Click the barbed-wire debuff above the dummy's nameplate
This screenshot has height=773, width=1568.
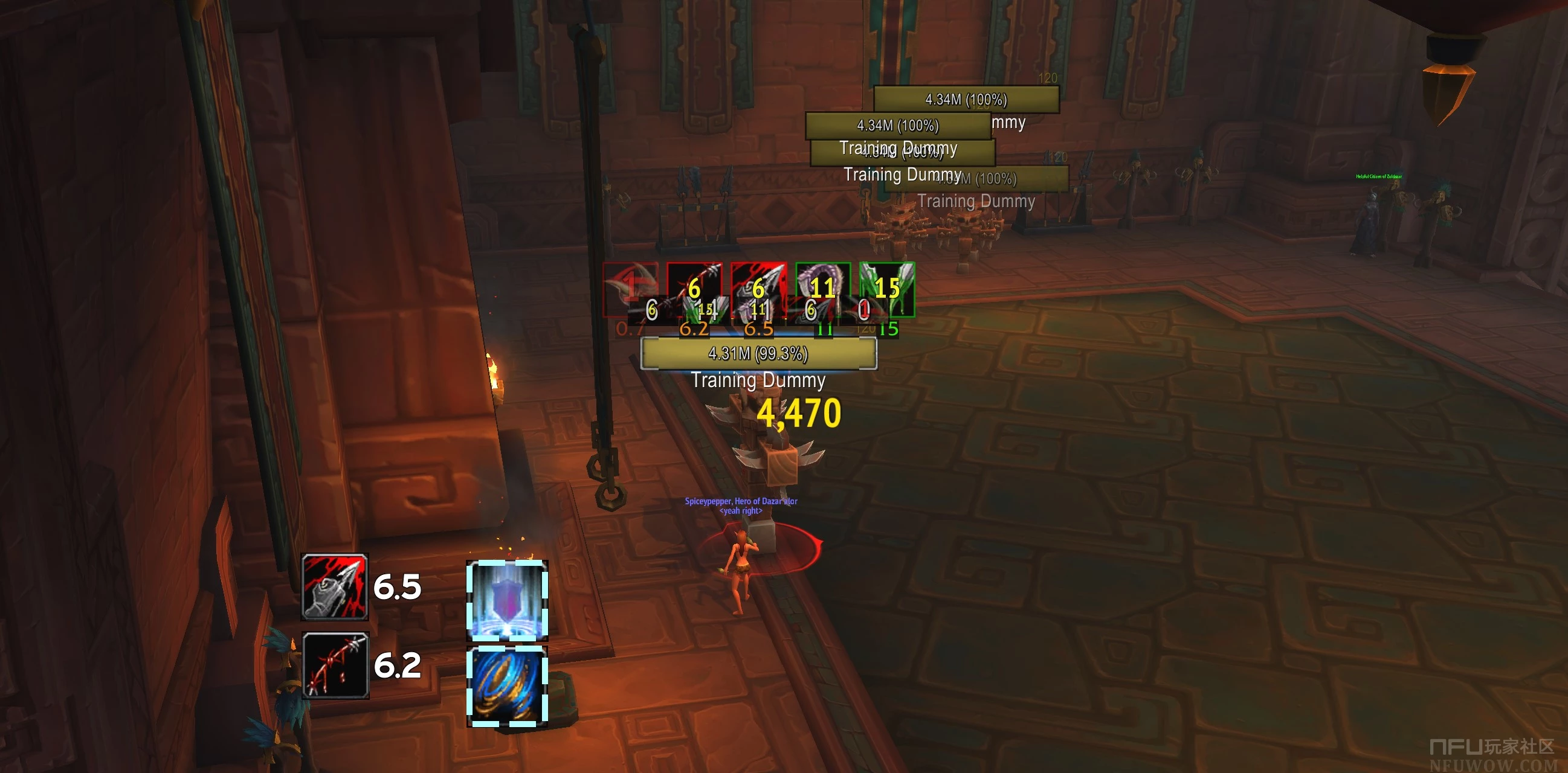694,289
